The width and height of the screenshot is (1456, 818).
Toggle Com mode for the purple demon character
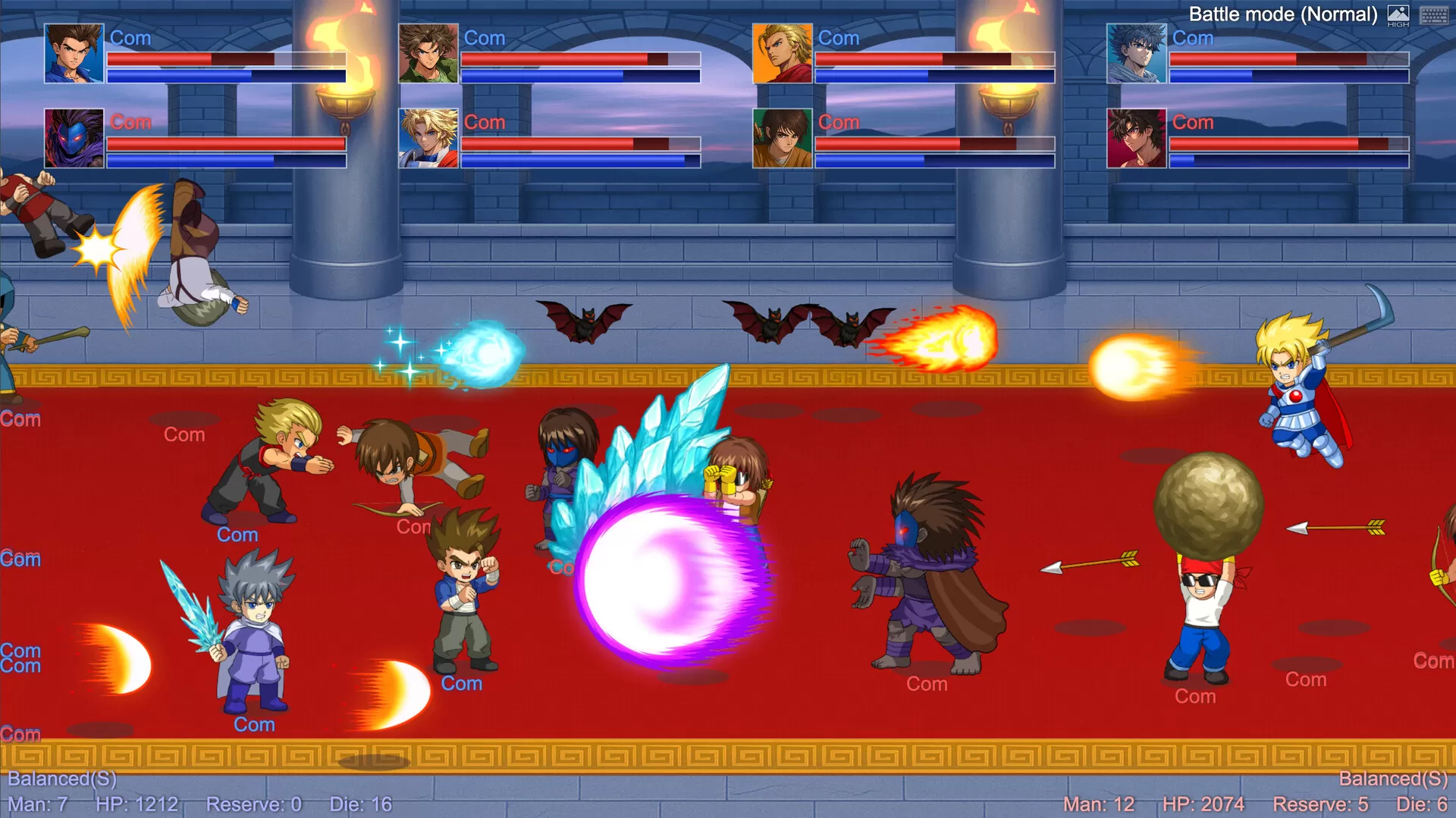click(x=130, y=121)
